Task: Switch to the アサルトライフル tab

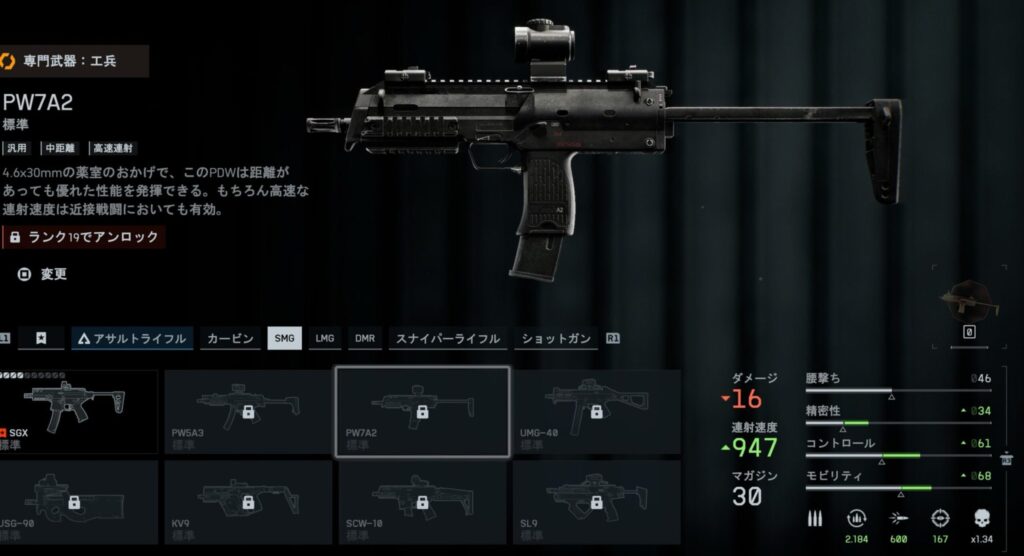Action: tap(131, 338)
